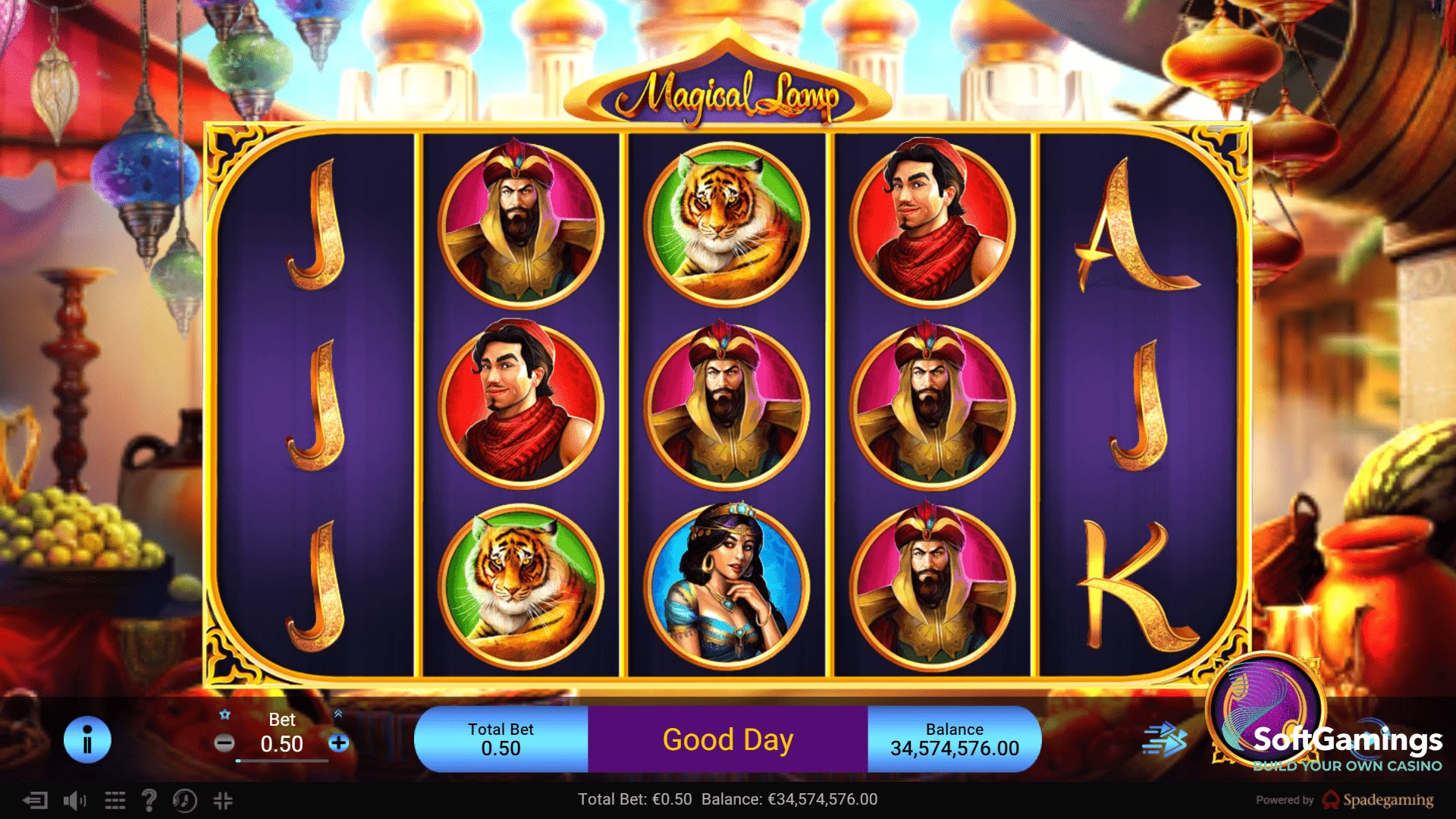Open the blue info paytable button
This screenshot has height=819, width=1456.
(x=87, y=740)
